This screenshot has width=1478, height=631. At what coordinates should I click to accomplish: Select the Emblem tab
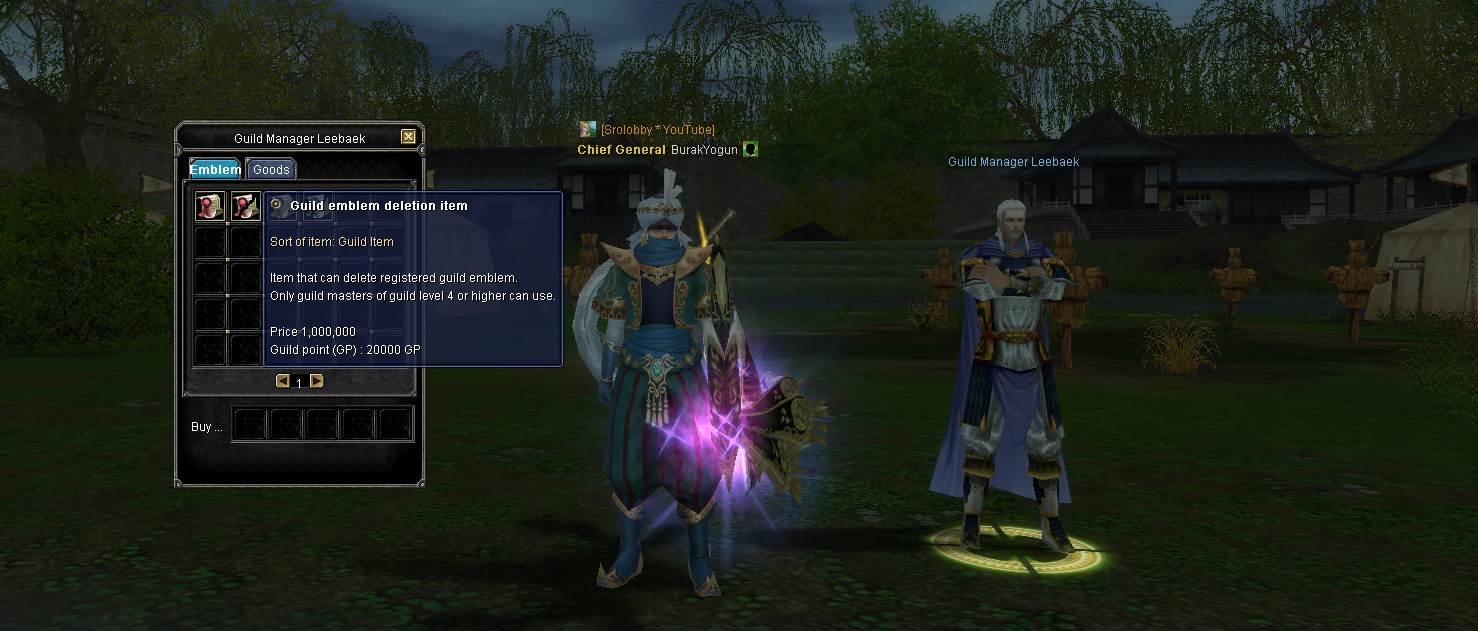215,169
